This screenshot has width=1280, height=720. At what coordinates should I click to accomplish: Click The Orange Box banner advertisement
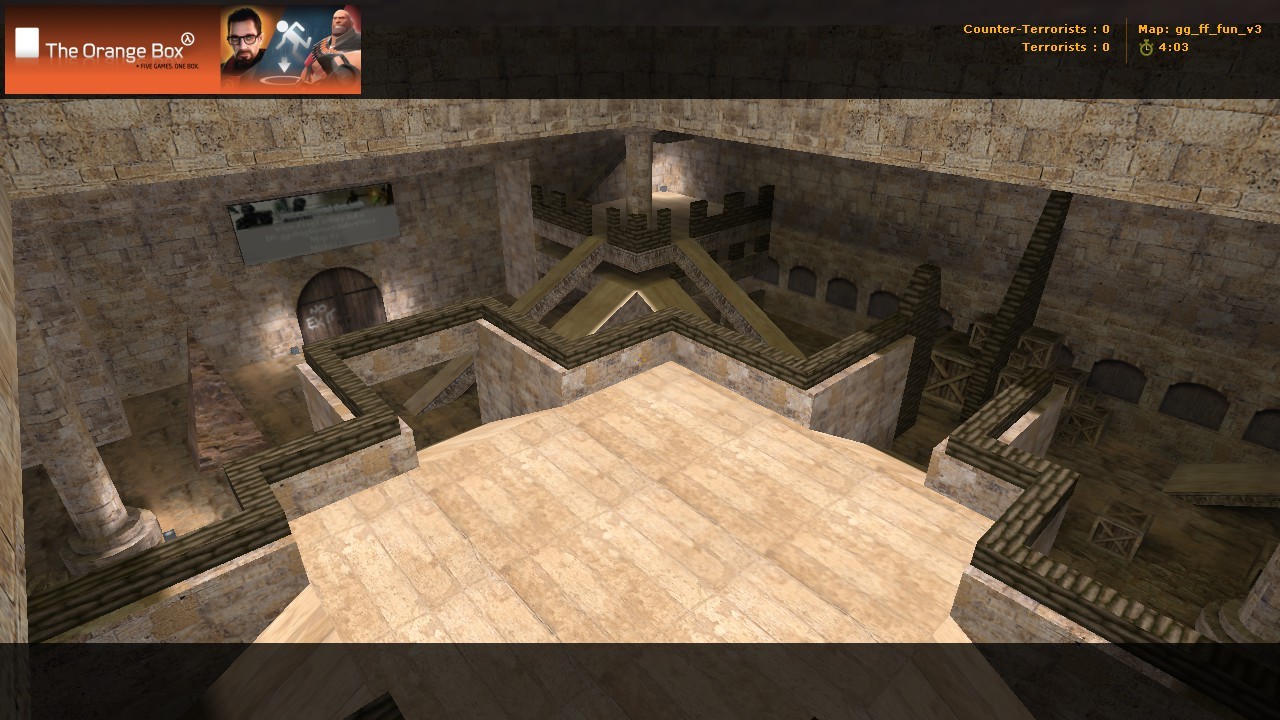click(185, 50)
